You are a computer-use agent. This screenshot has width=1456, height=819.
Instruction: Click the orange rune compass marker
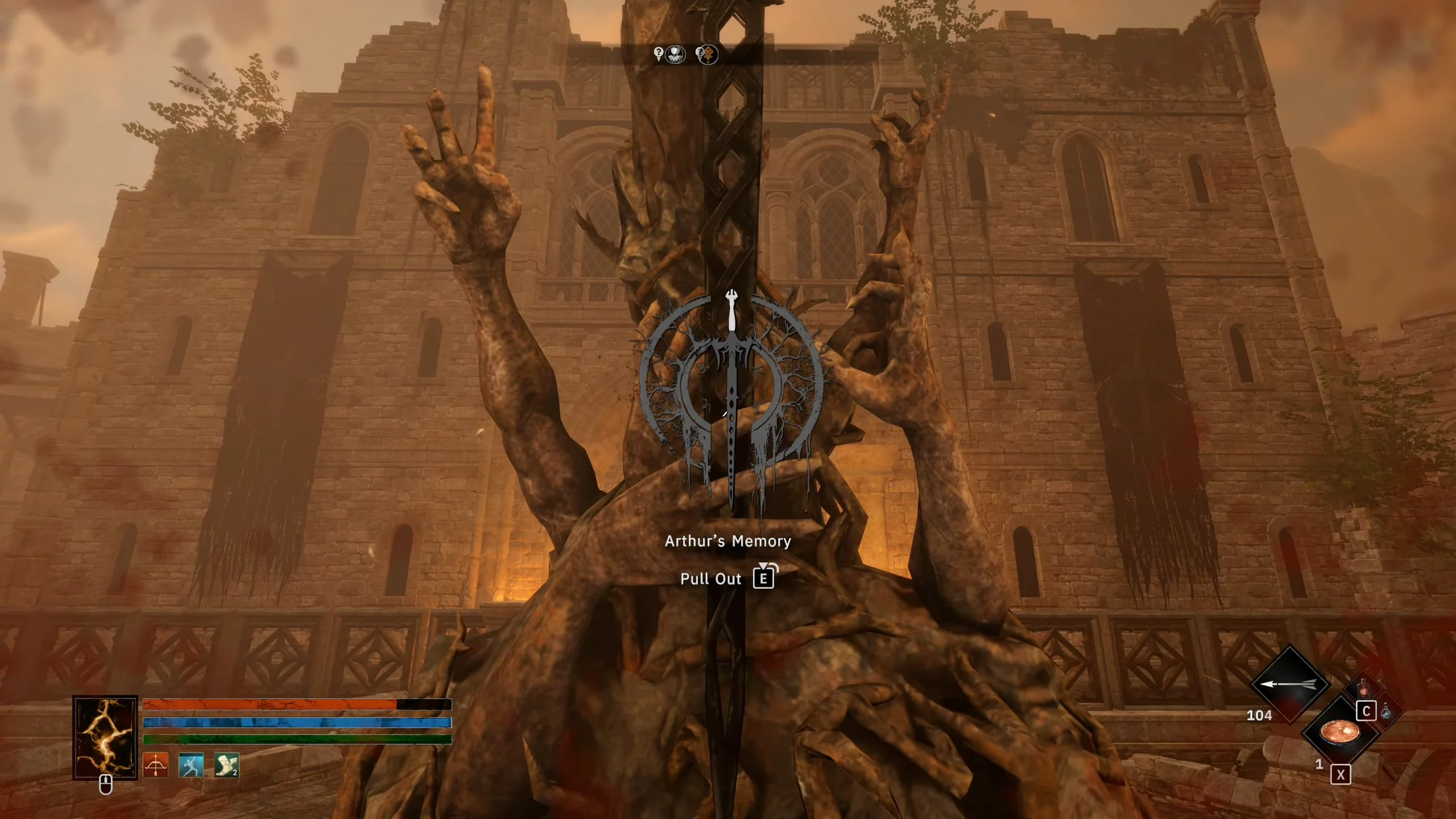point(708,55)
